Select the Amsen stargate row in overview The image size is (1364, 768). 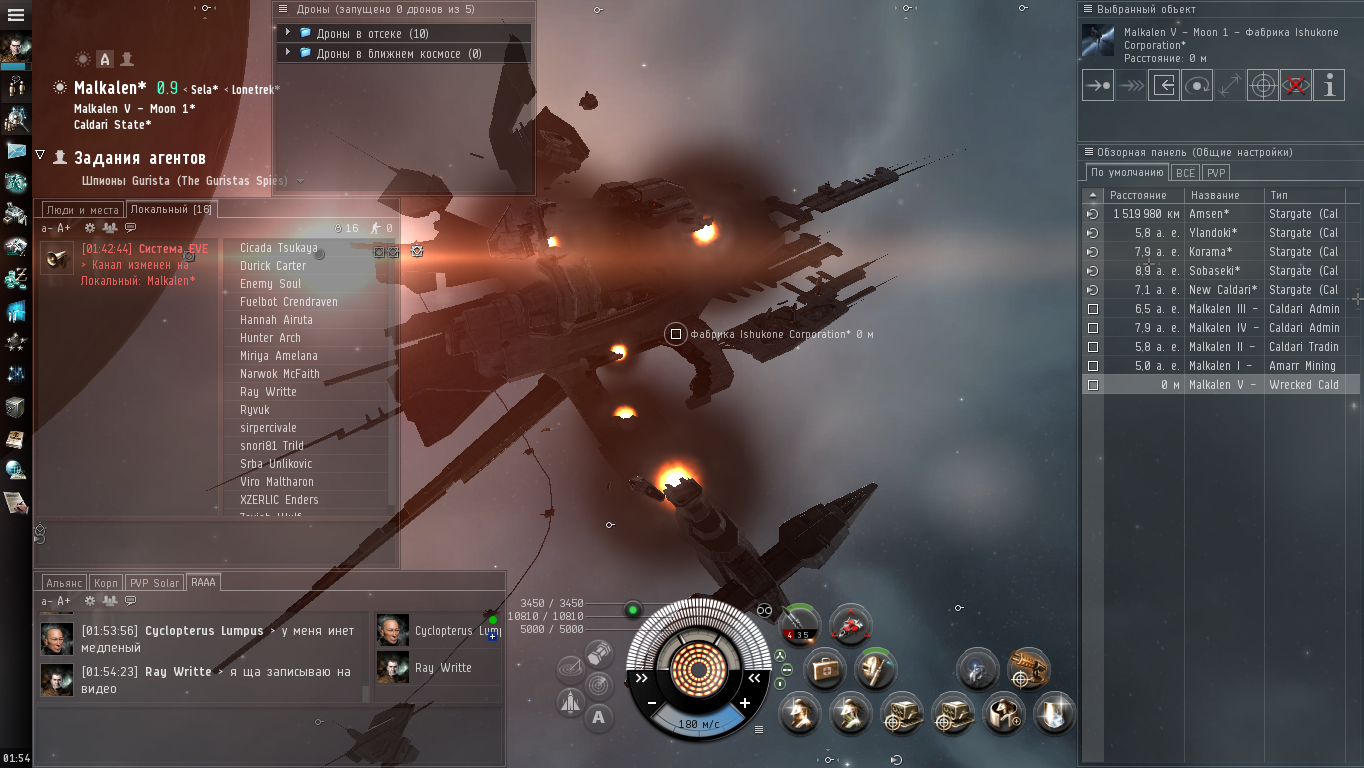click(x=1220, y=214)
